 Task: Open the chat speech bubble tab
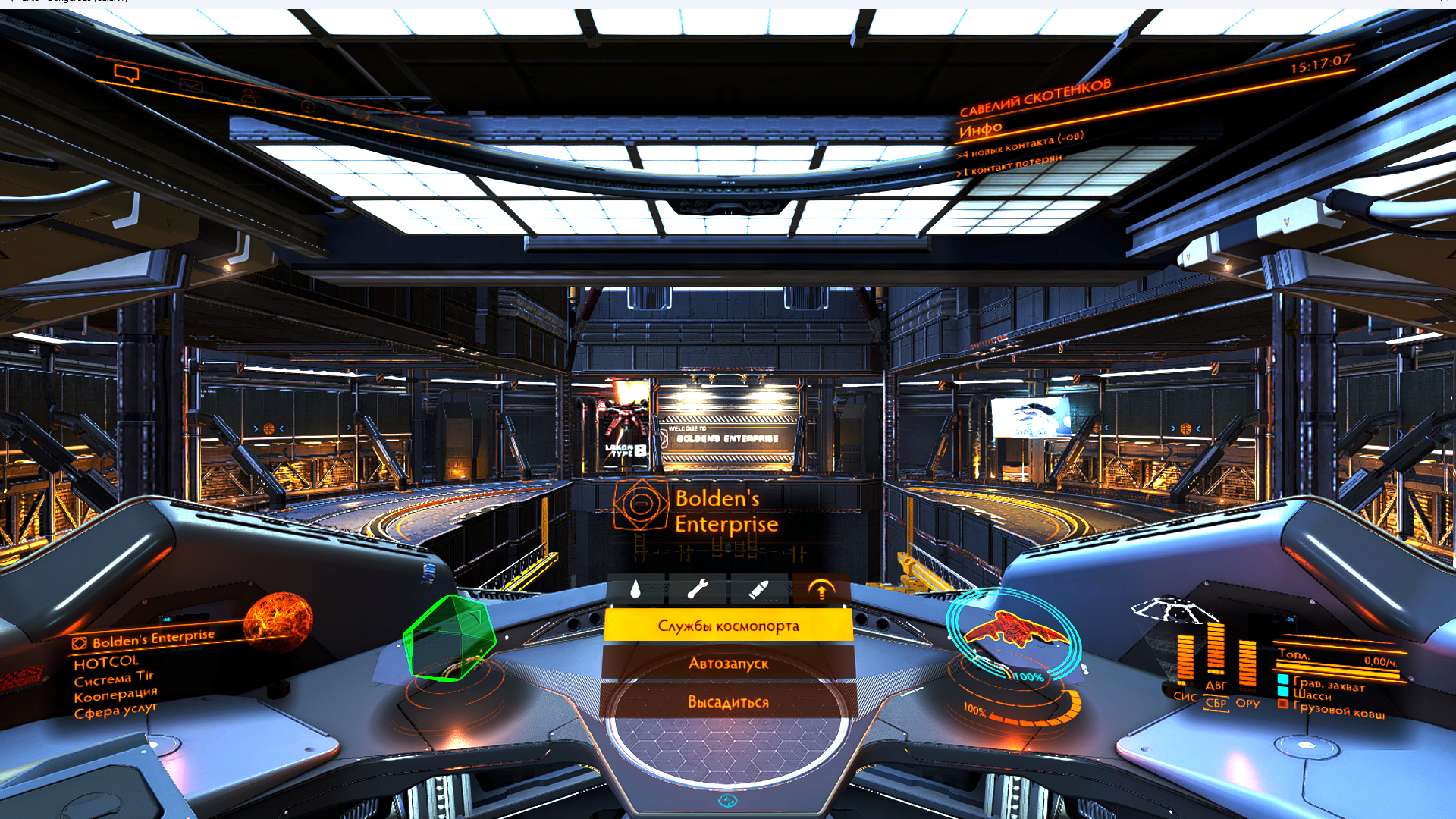(127, 73)
